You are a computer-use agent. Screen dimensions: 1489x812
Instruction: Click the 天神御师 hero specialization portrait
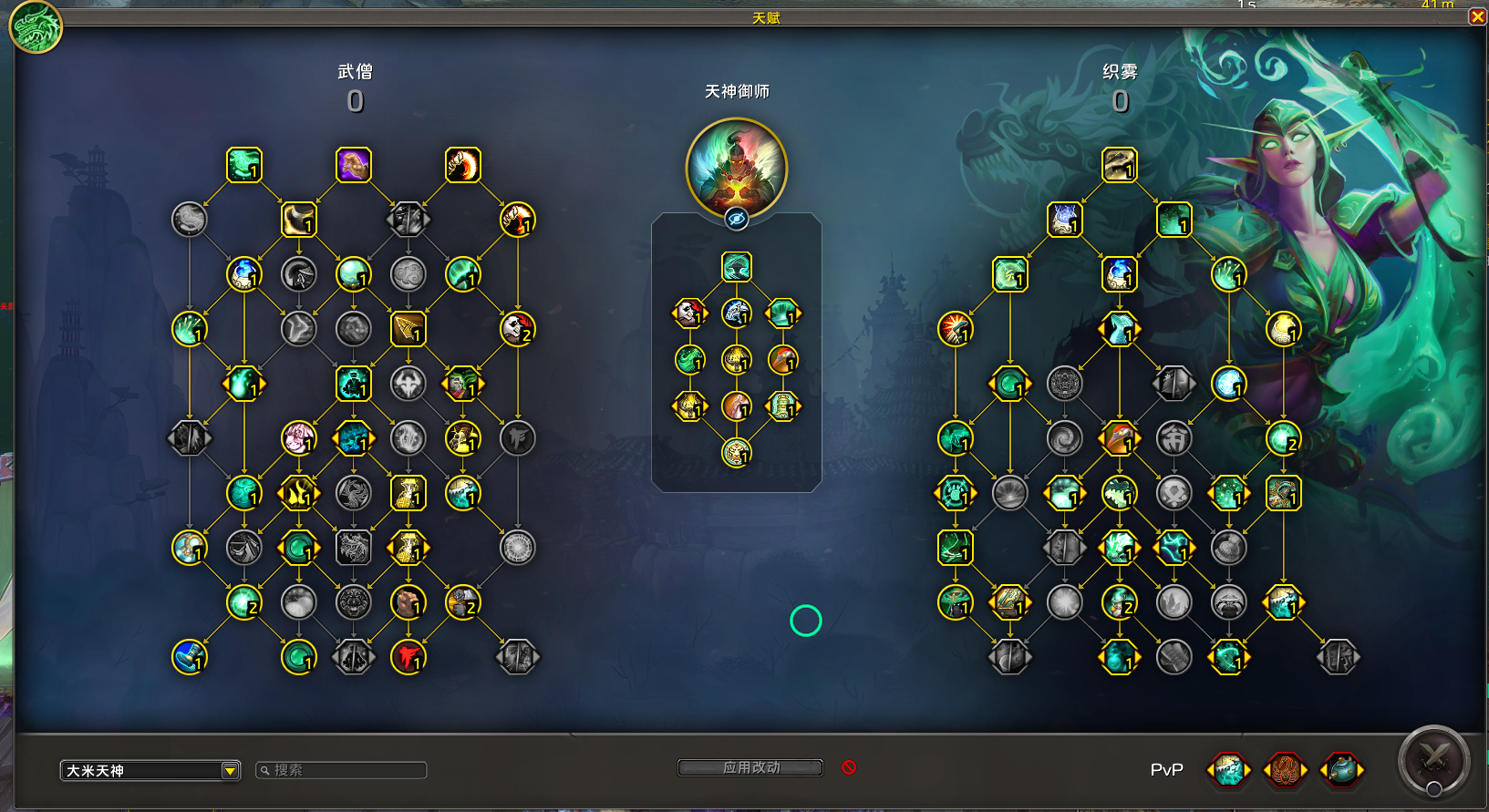(x=737, y=167)
